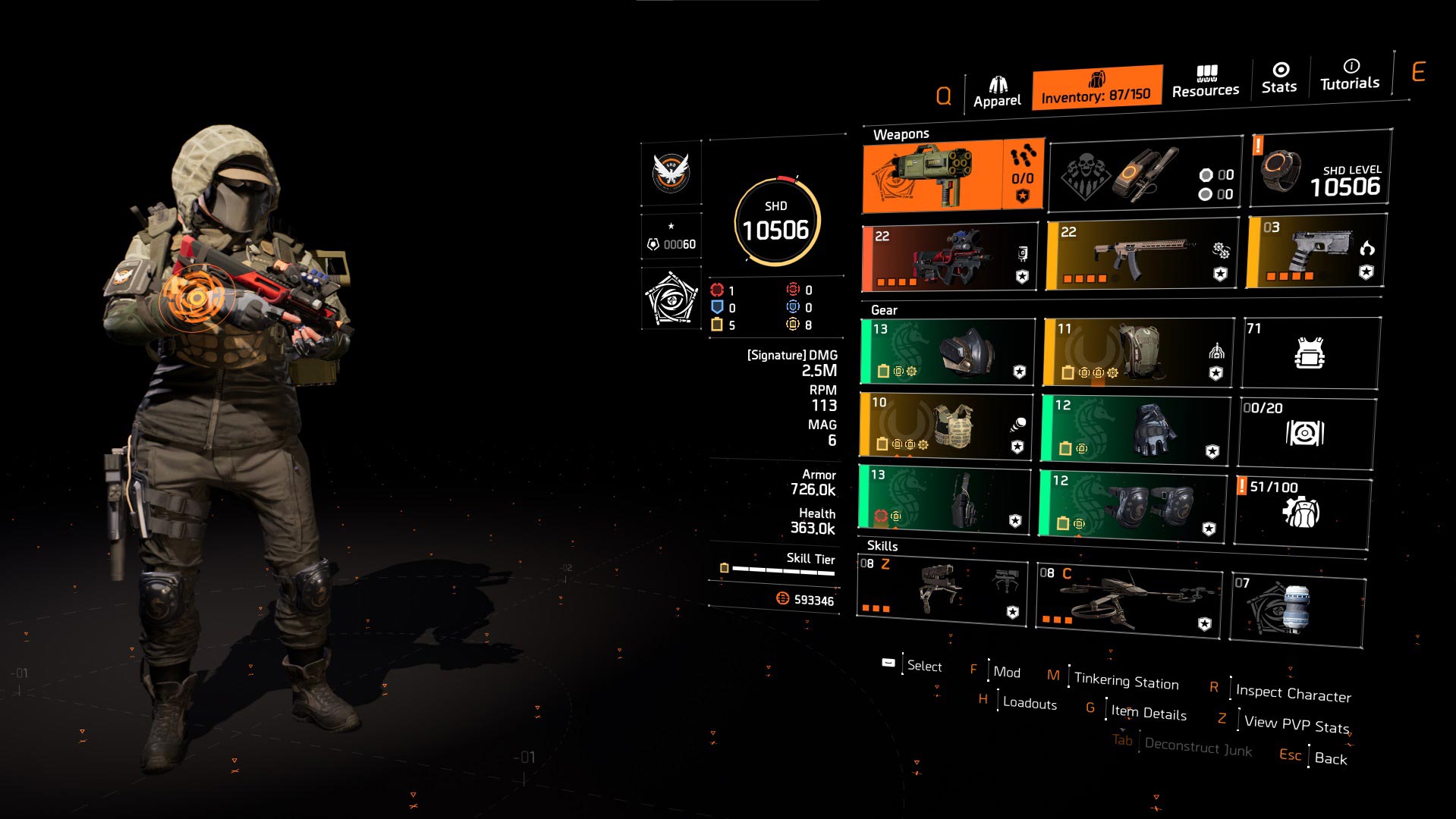Open the SHD Level watch slot
The height and width of the screenshot is (819, 1456).
click(1320, 169)
